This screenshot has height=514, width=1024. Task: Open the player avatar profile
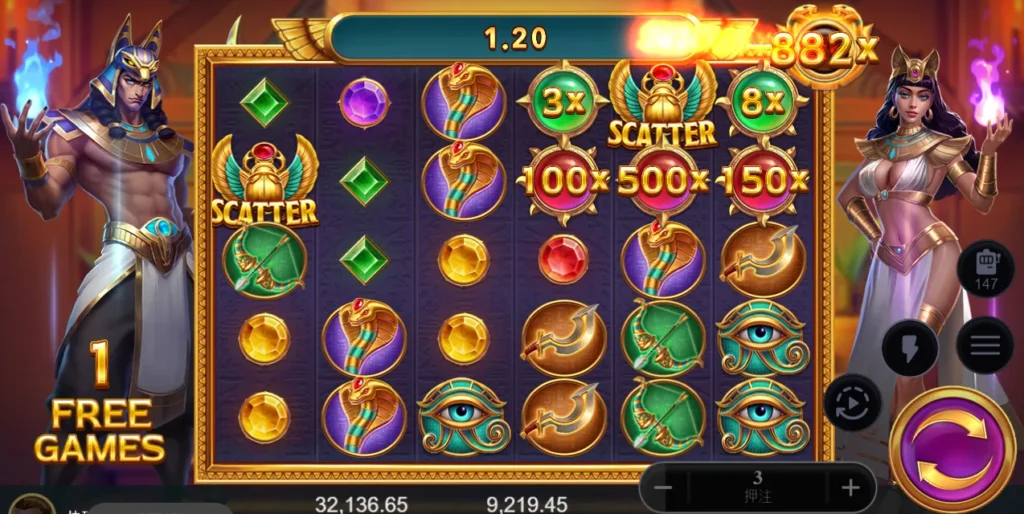[x=32, y=505]
